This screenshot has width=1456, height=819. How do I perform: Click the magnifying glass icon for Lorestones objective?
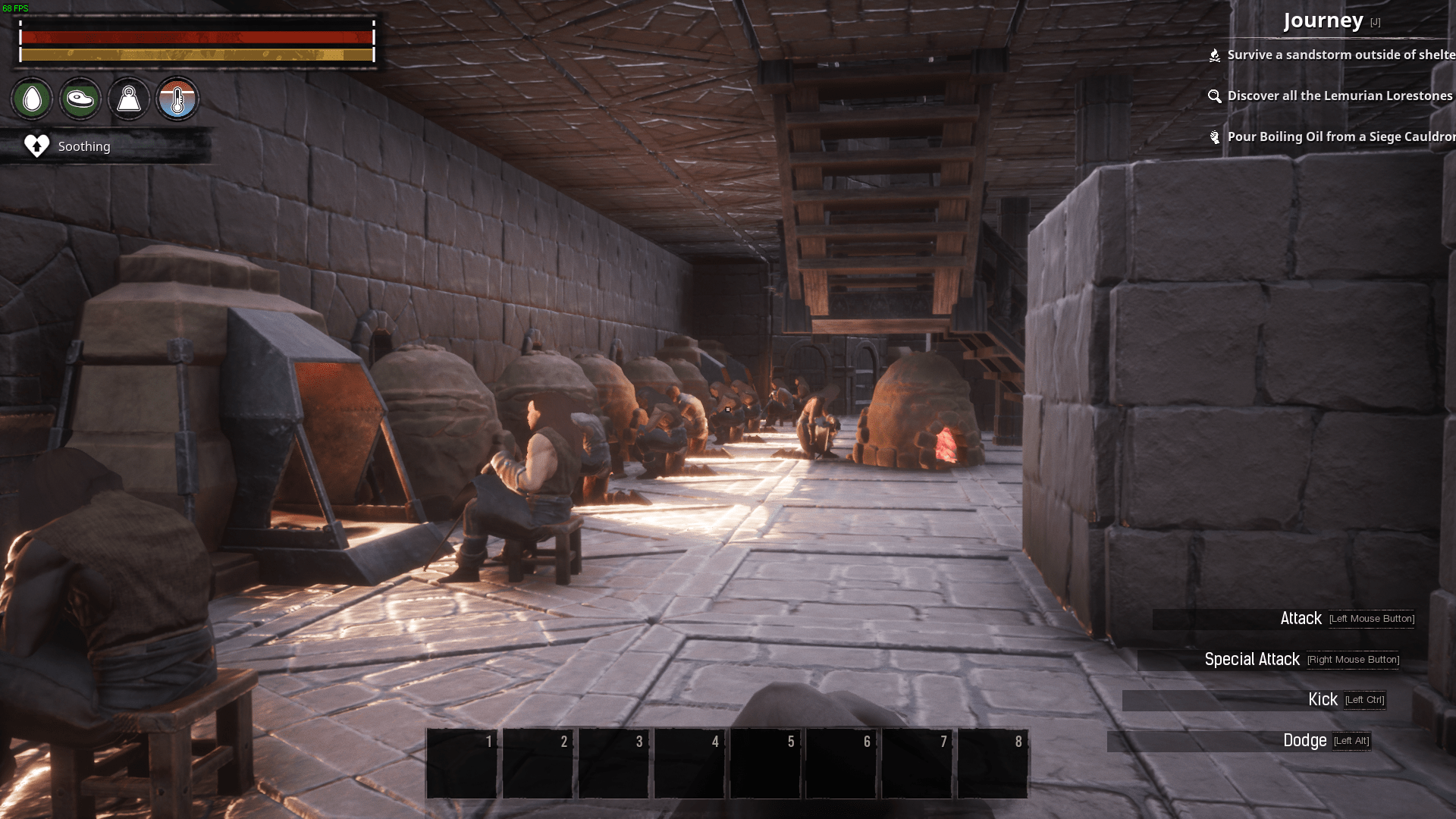1215,96
